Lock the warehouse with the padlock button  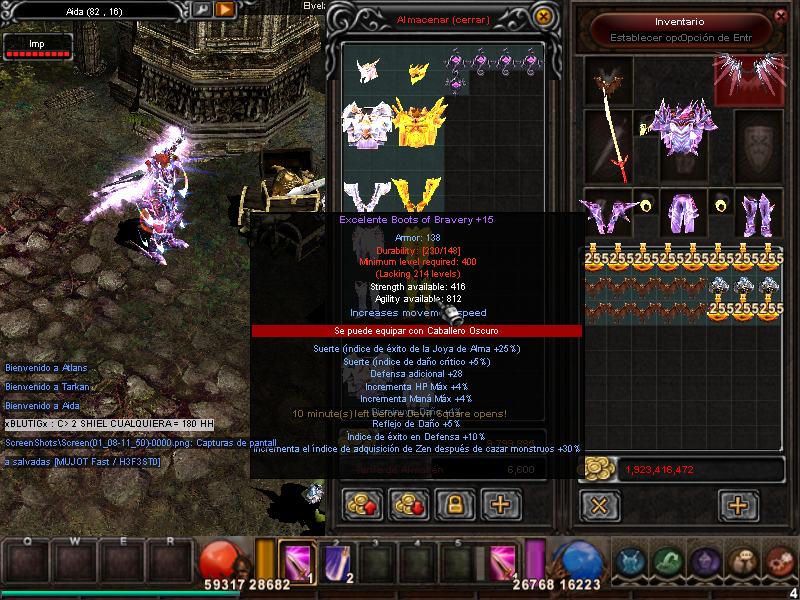coord(454,504)
